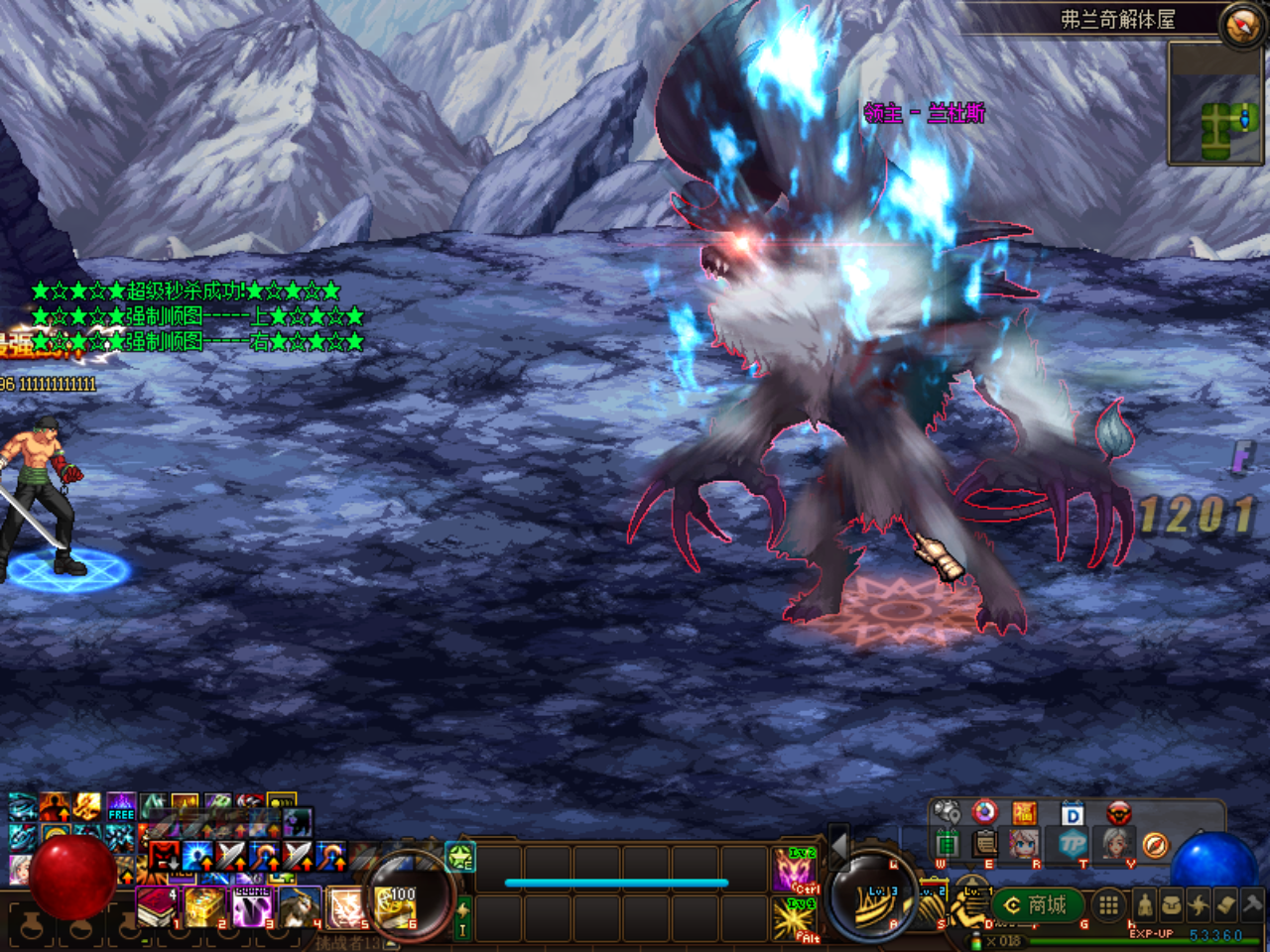Activate the purple flame skill on Ctrl
Screen dimensions: 1270x952
[796, 870]
